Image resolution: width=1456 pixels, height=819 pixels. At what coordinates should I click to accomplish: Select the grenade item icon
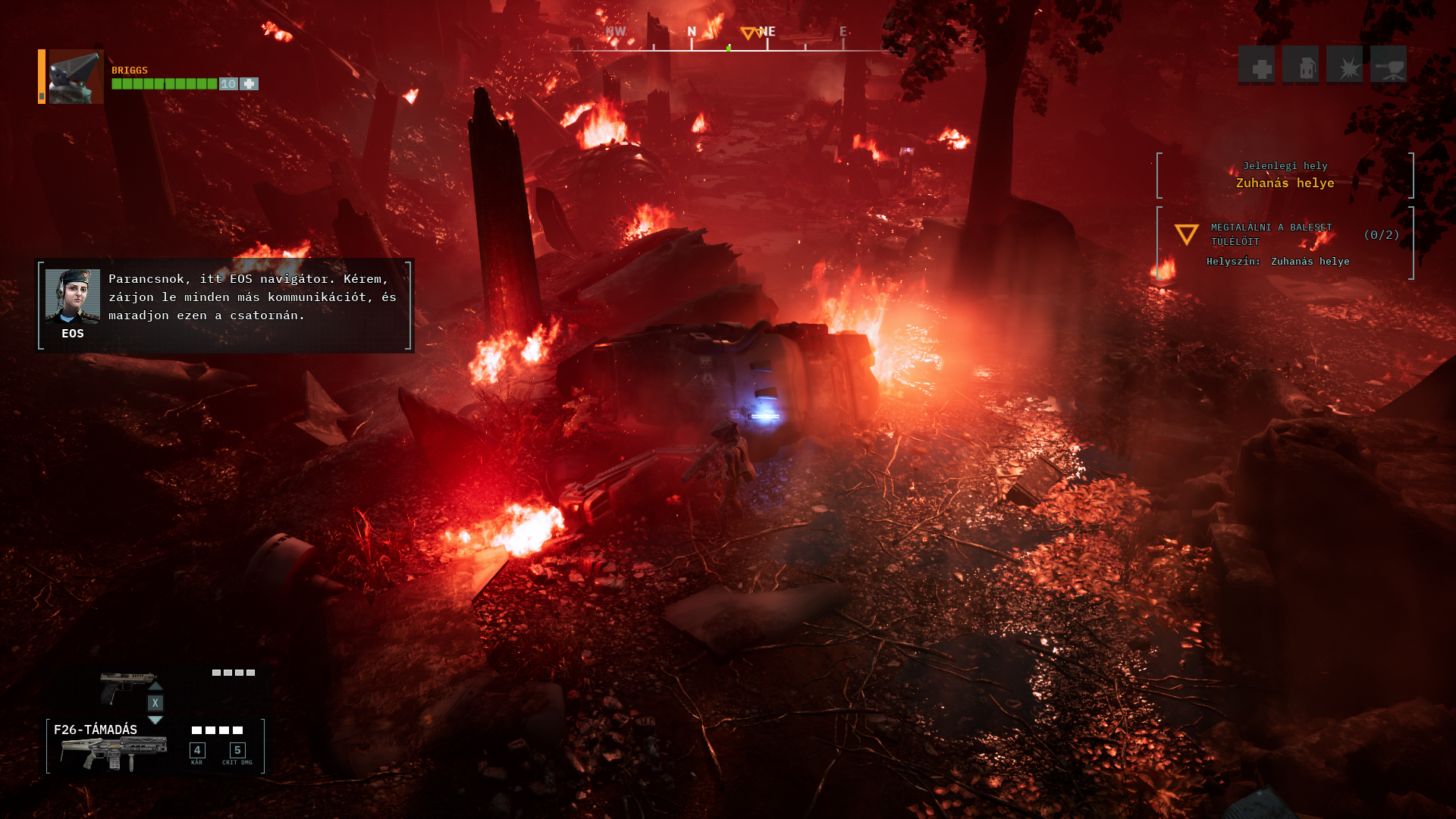[1301, 65]
